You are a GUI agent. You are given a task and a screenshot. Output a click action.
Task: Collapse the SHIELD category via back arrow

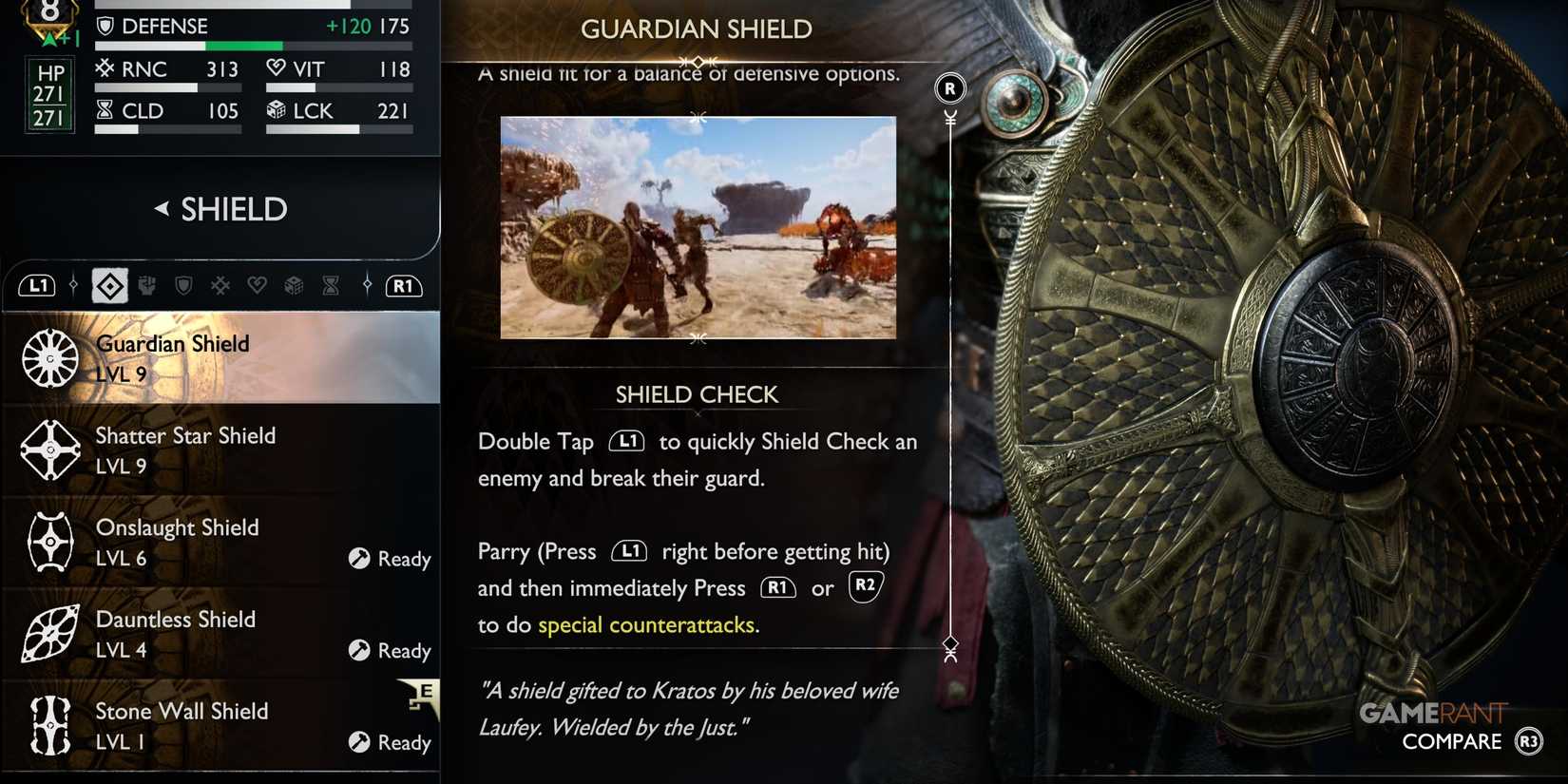tap(163, 209)
